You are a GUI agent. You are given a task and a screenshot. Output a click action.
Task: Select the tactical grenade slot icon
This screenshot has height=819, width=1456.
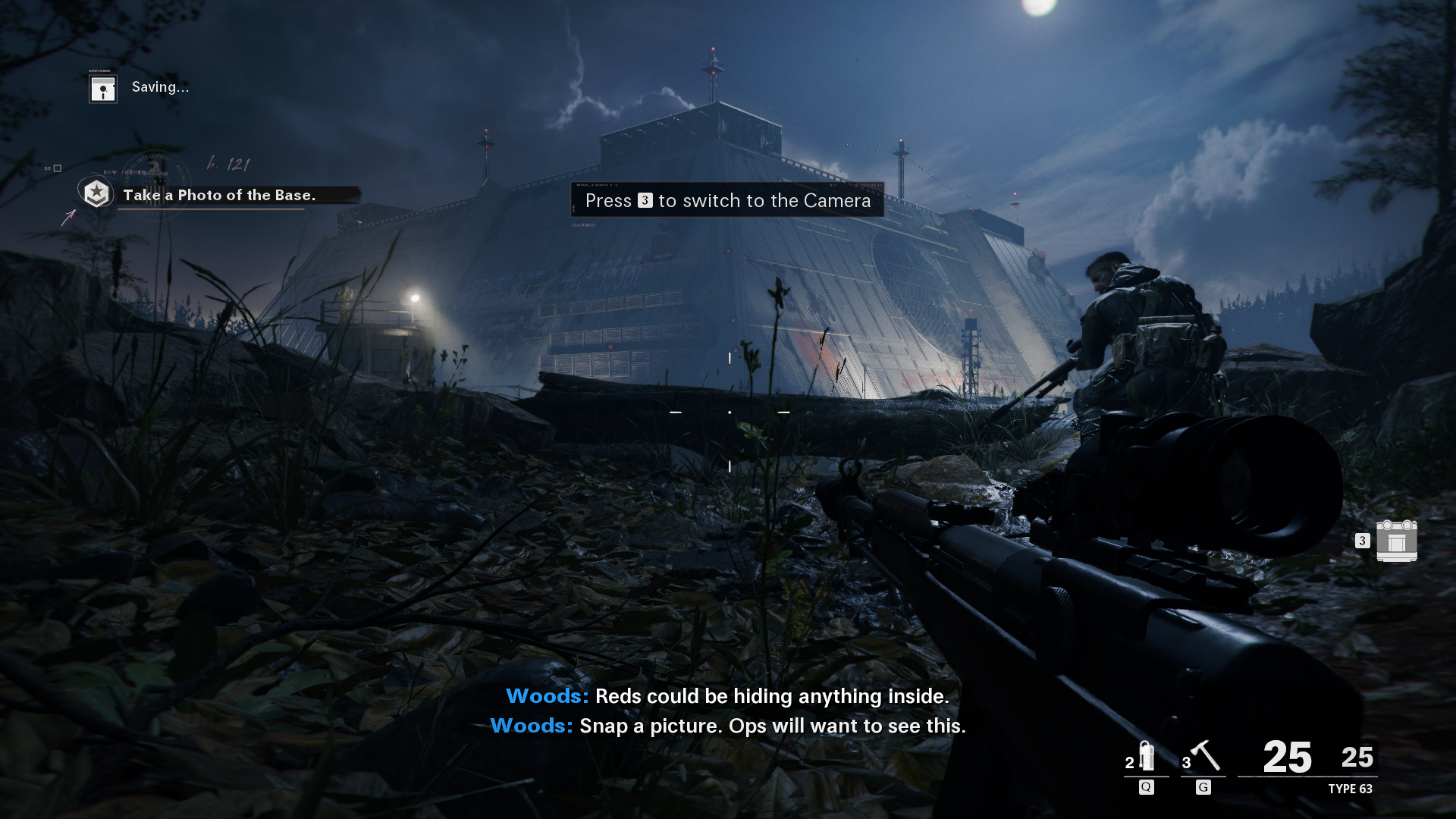click(x=1147, y=756)
